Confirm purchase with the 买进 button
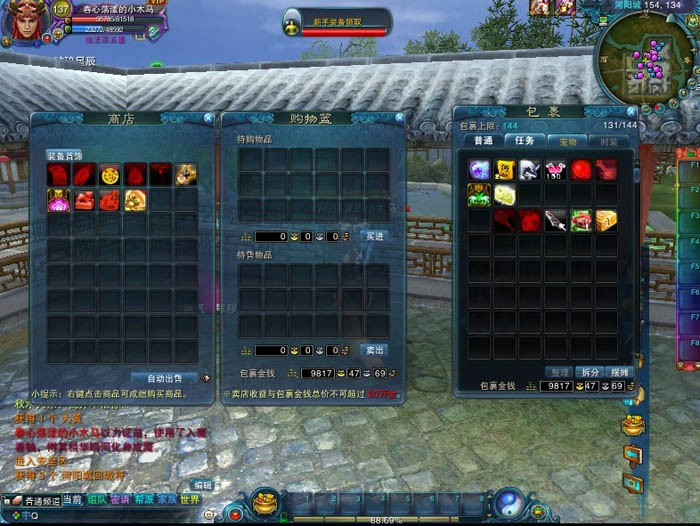 coord(373,236)
